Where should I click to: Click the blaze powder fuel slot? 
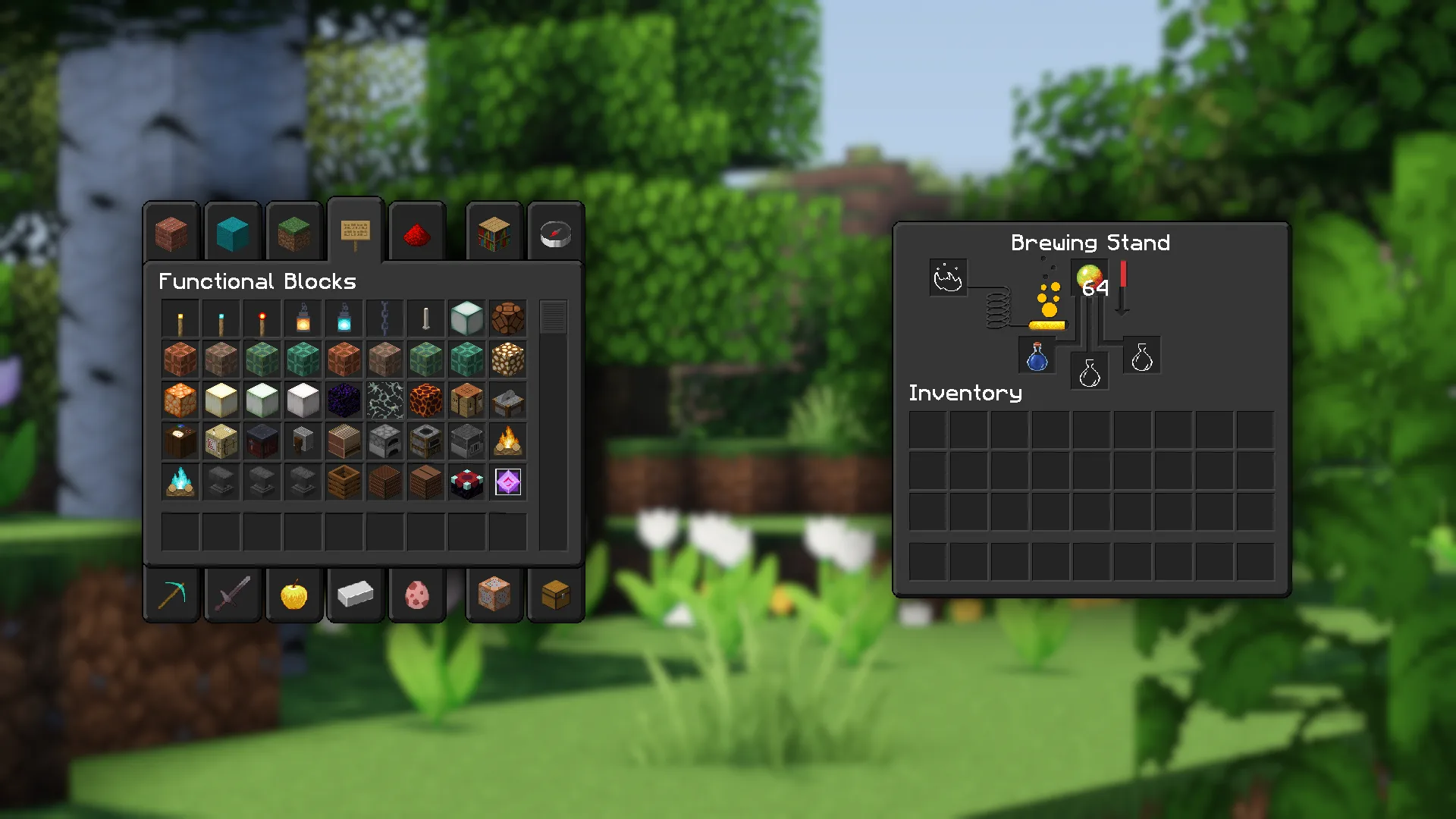pos(948,278)
